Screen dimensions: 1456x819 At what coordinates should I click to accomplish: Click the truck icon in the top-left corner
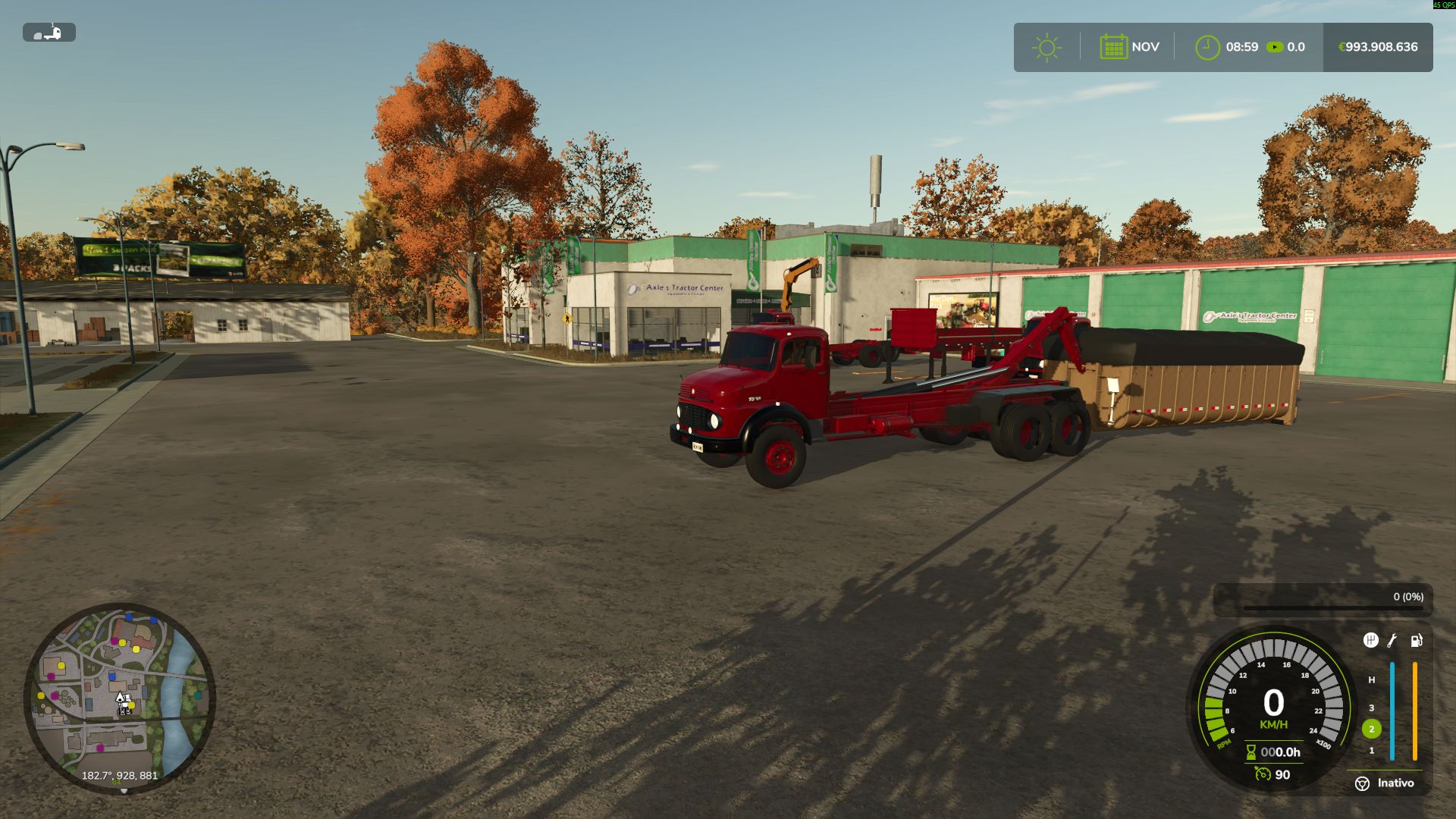(51, 33)
